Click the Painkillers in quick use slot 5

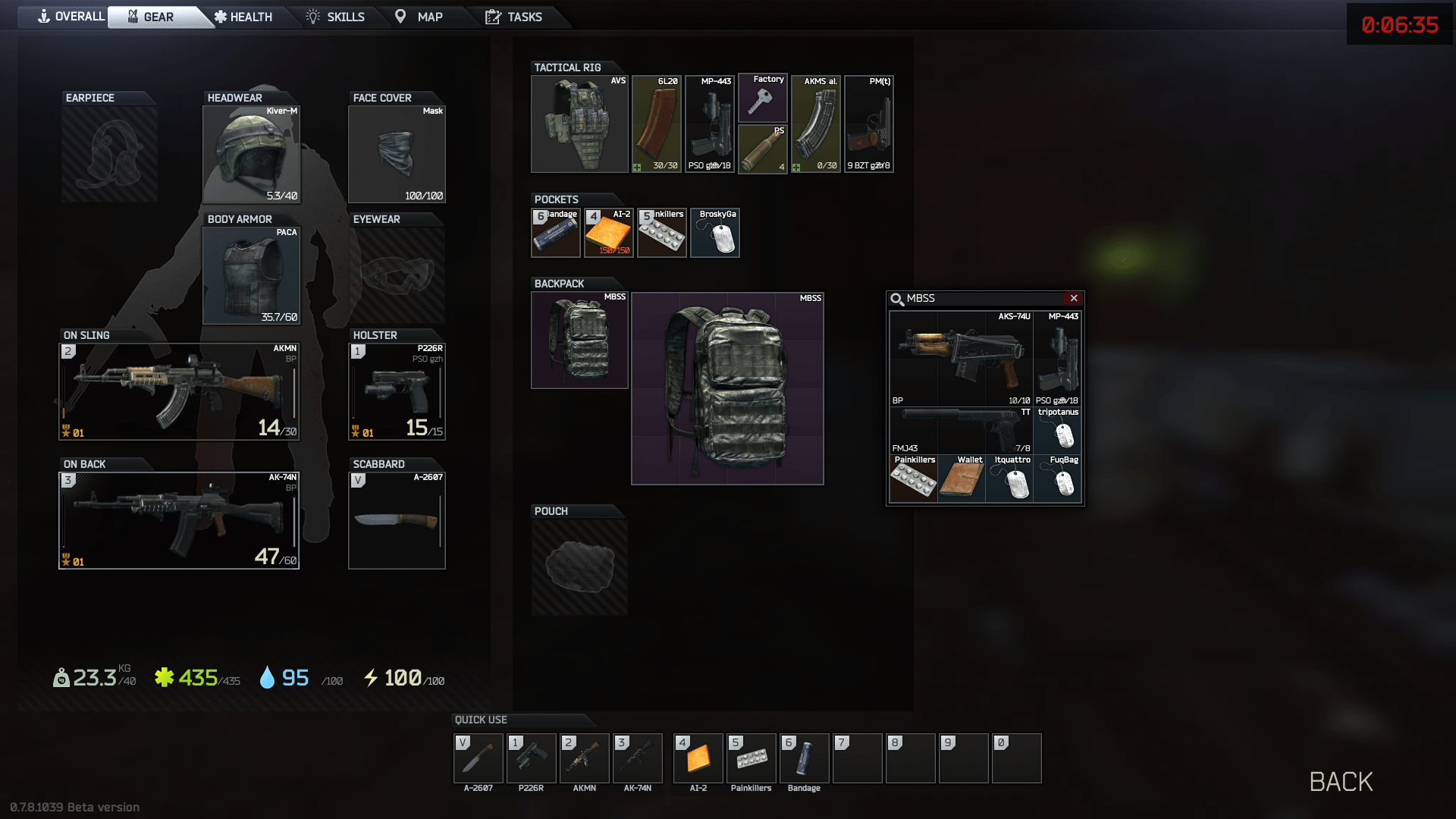[x=750, y=758]
